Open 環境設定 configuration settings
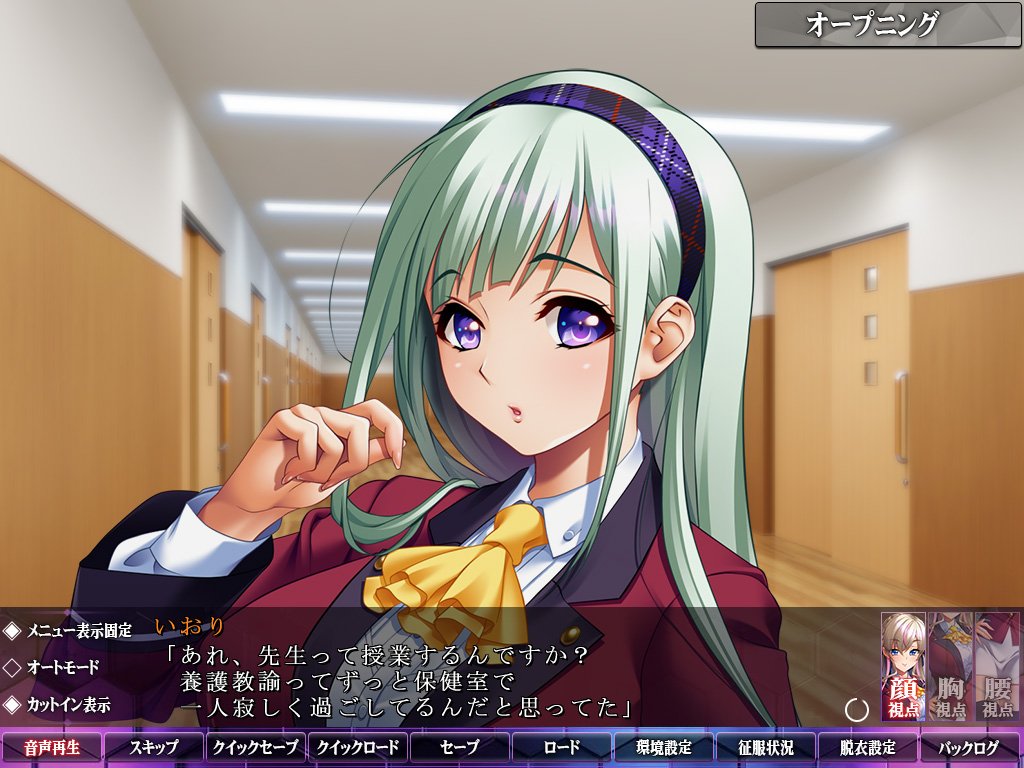 (664, 747)
